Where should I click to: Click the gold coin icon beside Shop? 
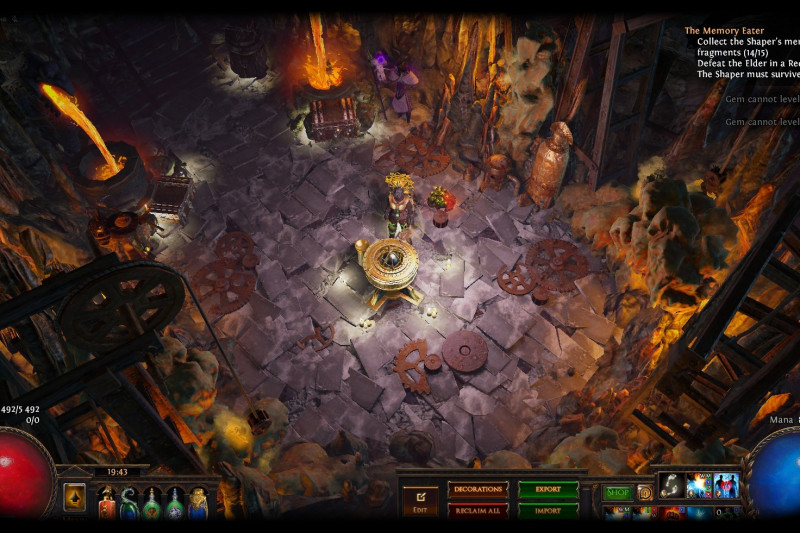click(x=645, y=492)
